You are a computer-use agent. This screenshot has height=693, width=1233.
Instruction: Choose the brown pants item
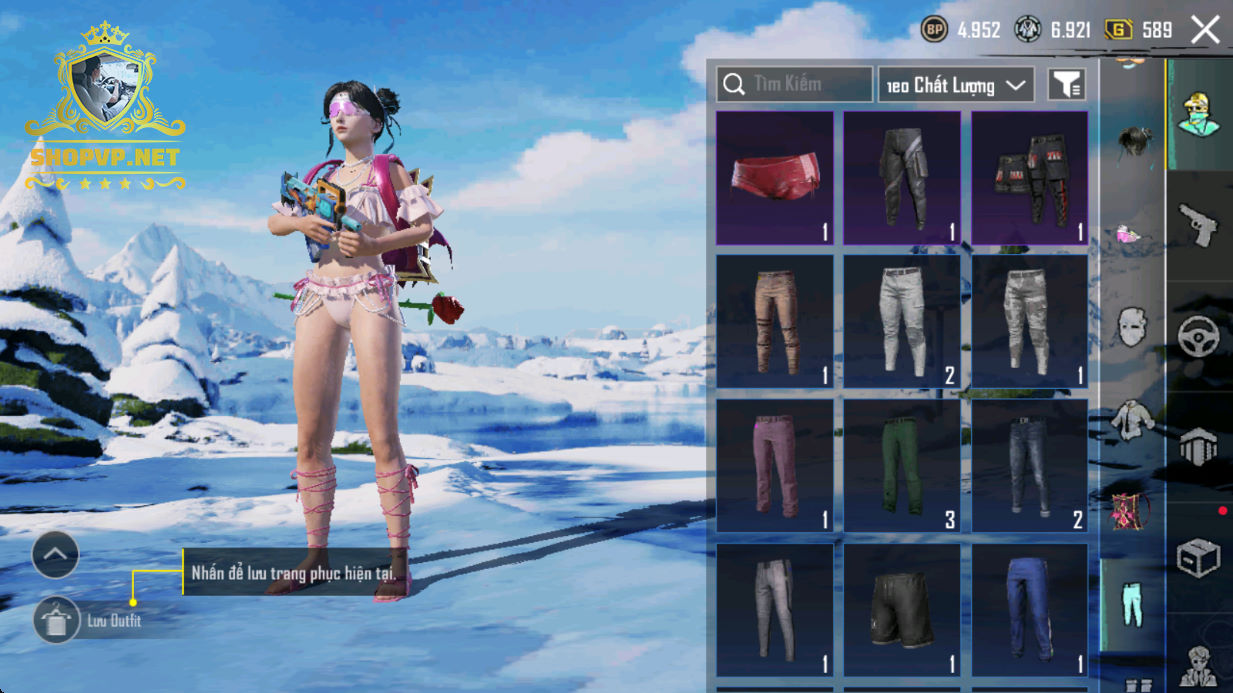(775, 321)
